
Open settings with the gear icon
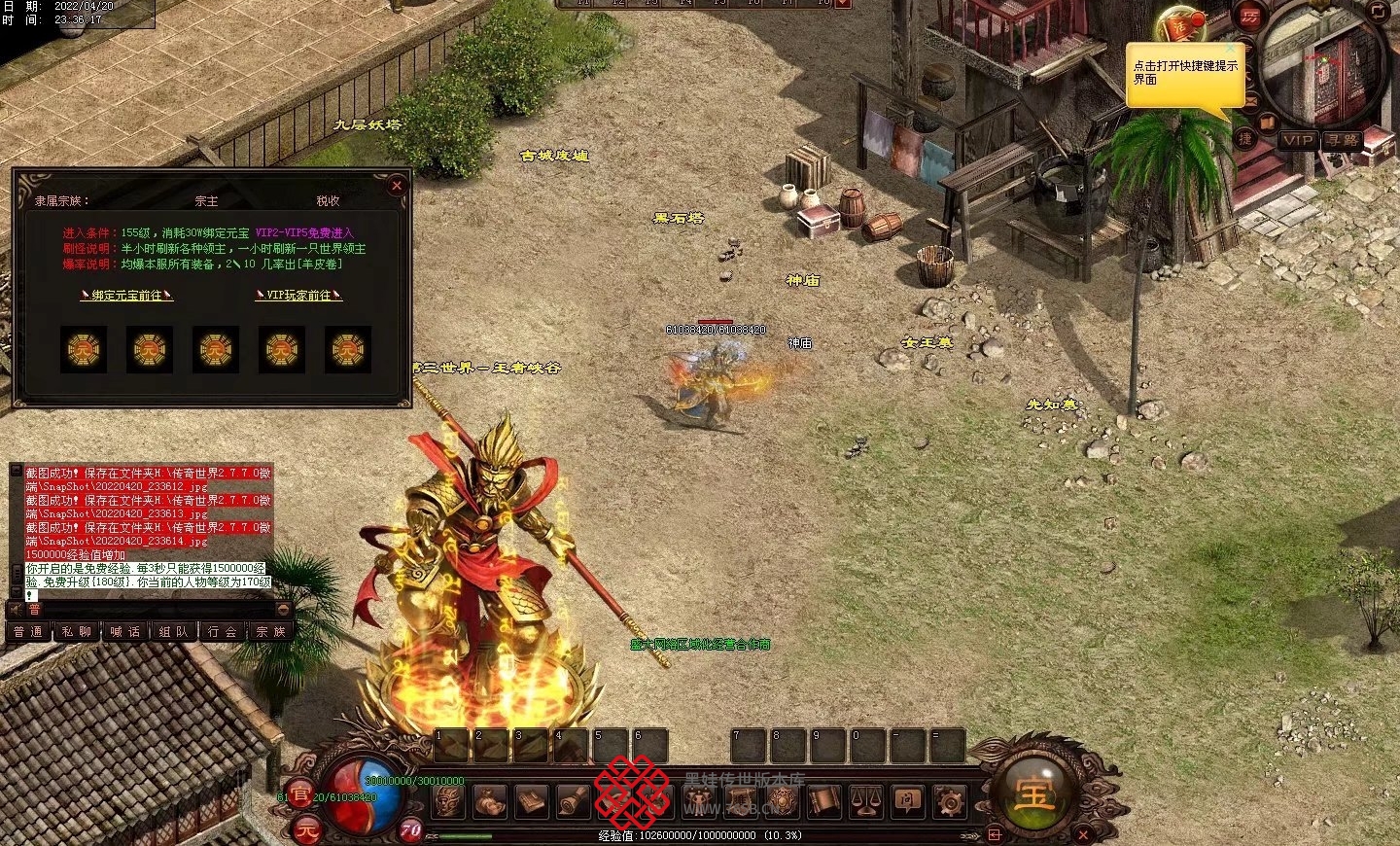(x=949, y=801)
